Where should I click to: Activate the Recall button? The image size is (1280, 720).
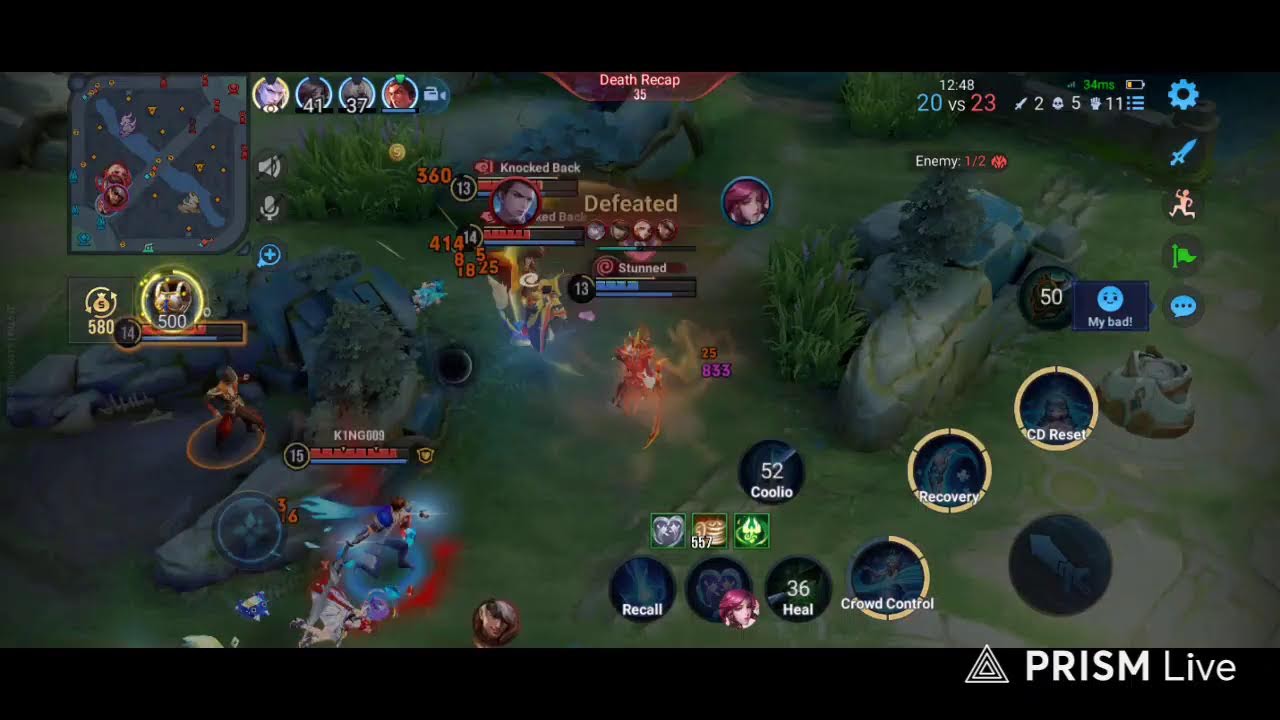[x=642, y=589]
